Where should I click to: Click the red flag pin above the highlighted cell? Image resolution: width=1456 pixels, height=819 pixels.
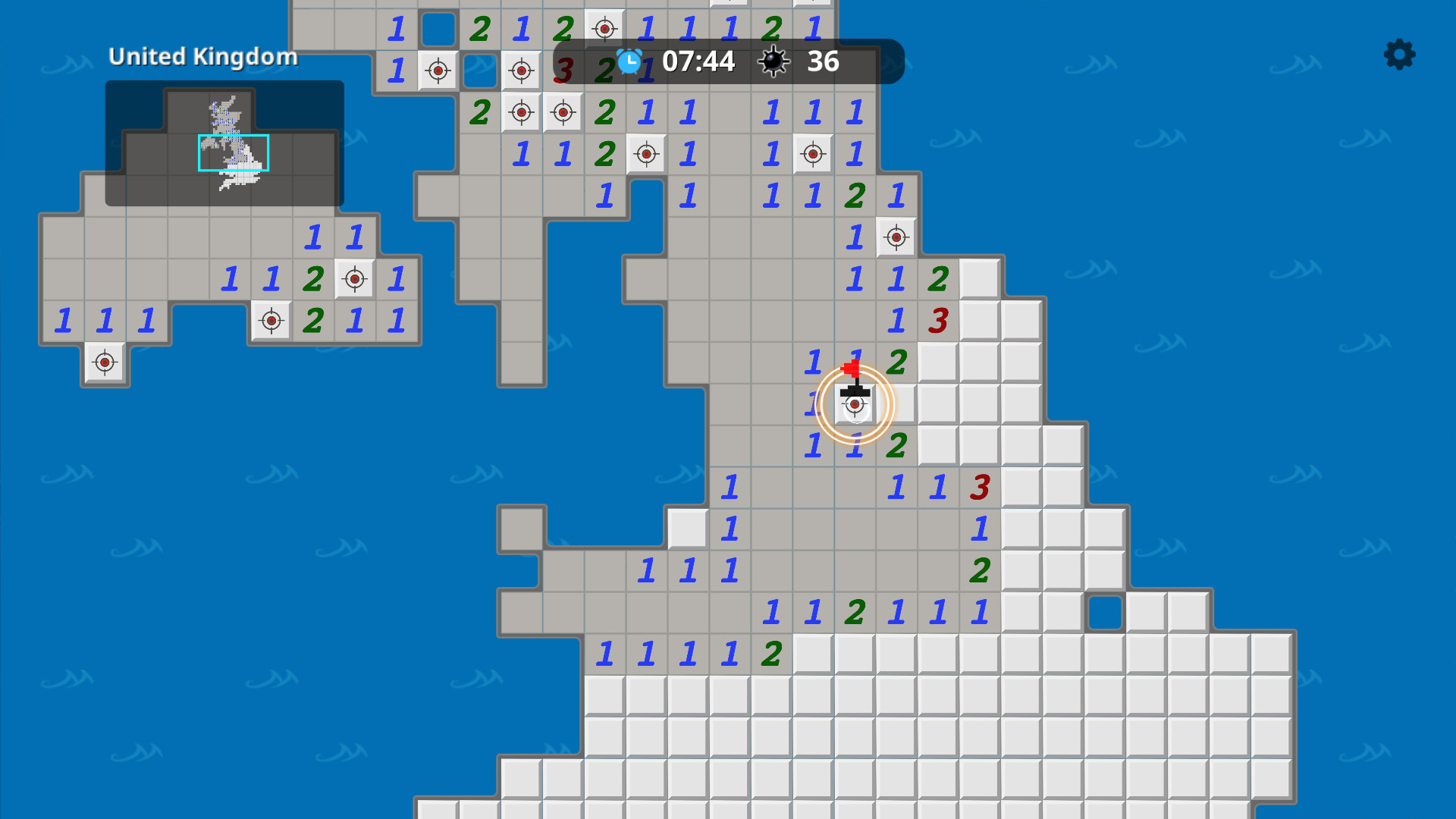(x=849, y=369)
